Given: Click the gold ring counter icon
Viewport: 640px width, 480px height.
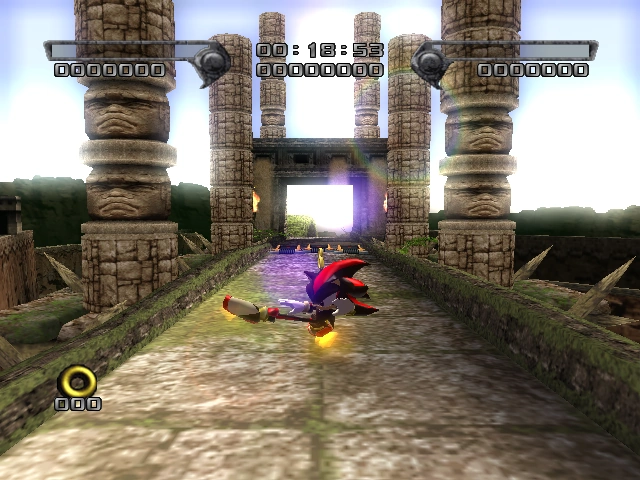Looking at the screenshot, I should (77, 381).
